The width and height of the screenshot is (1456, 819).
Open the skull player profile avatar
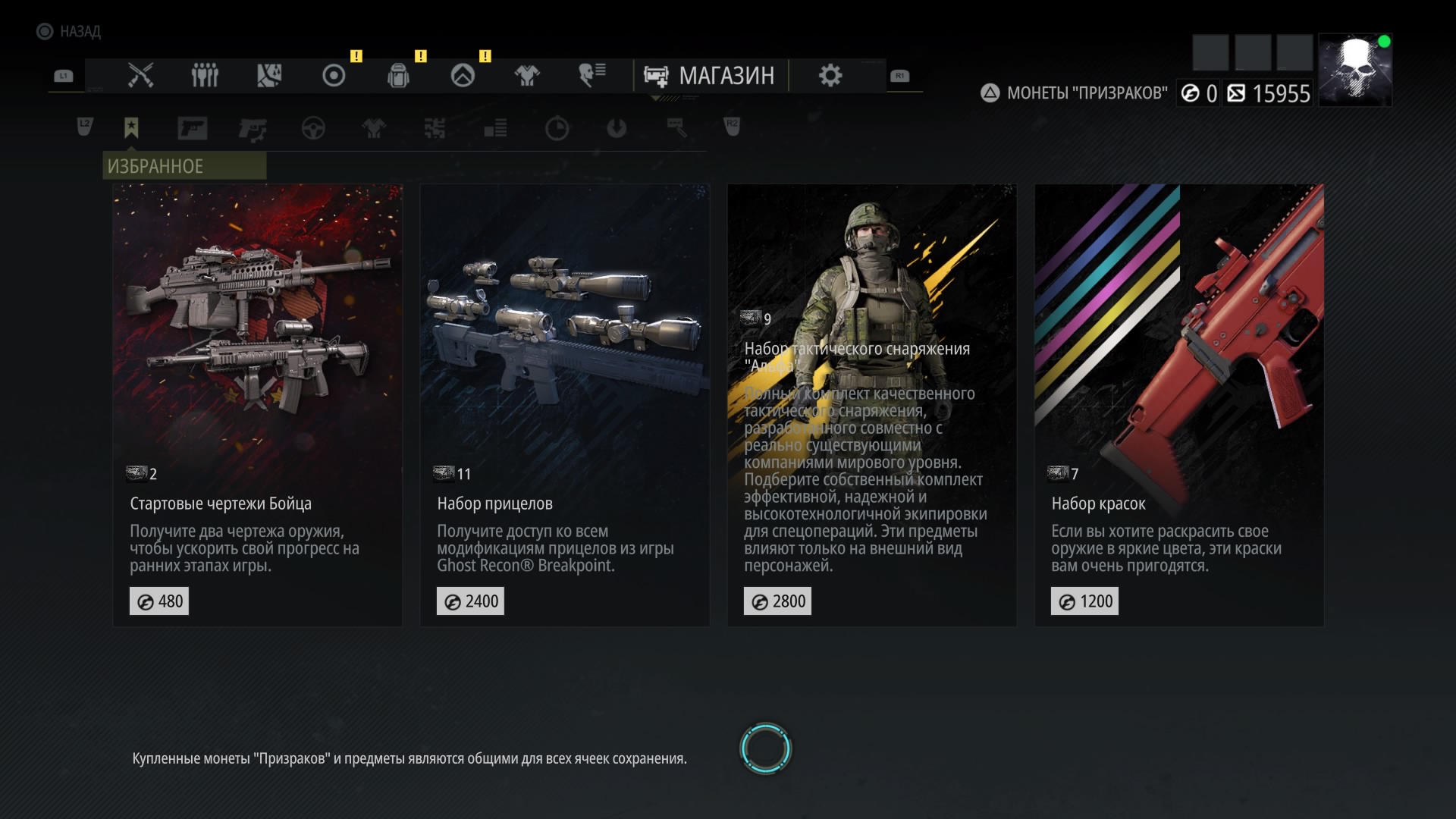(1354, 70)
